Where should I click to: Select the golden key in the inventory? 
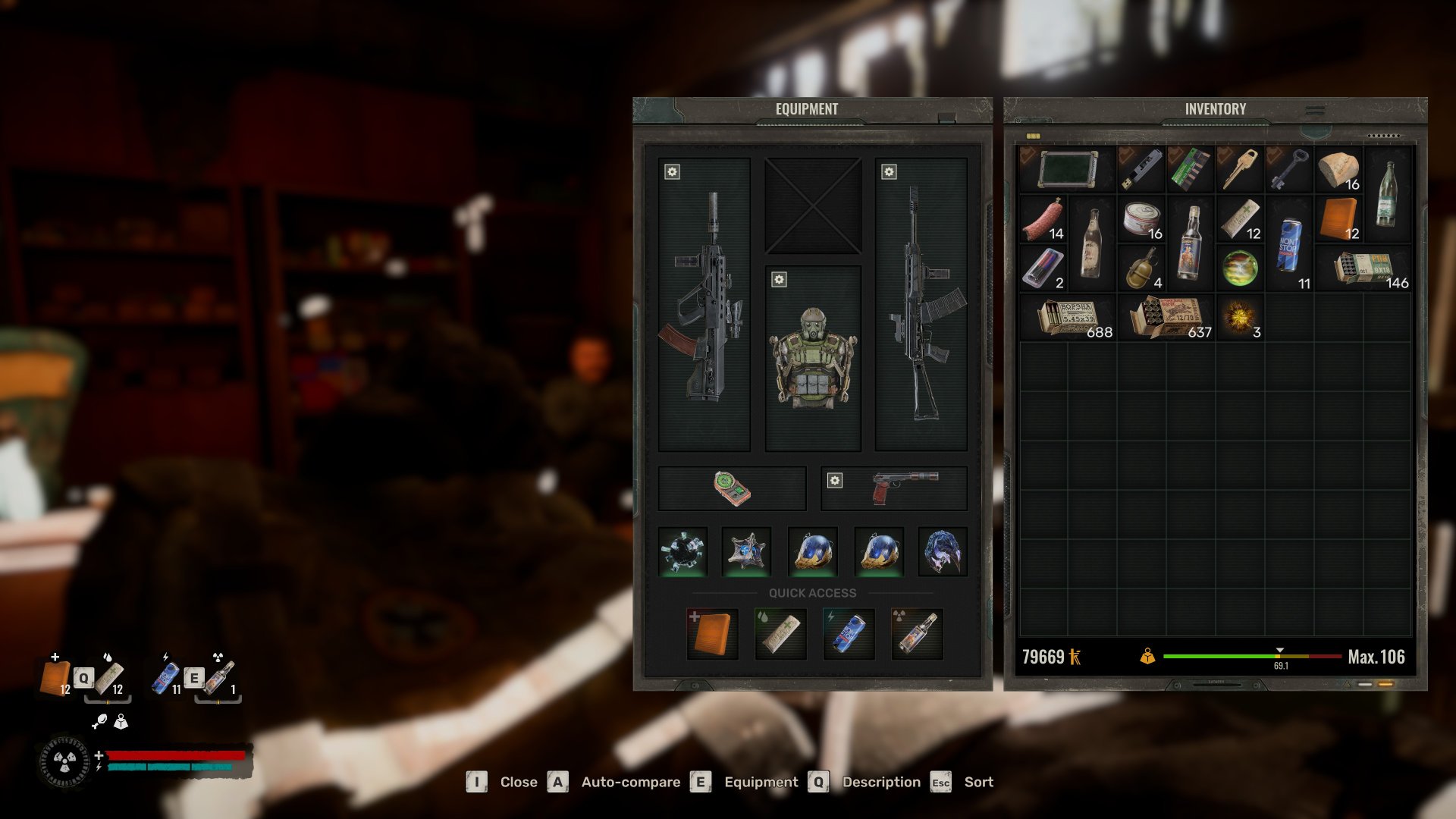1240,169
